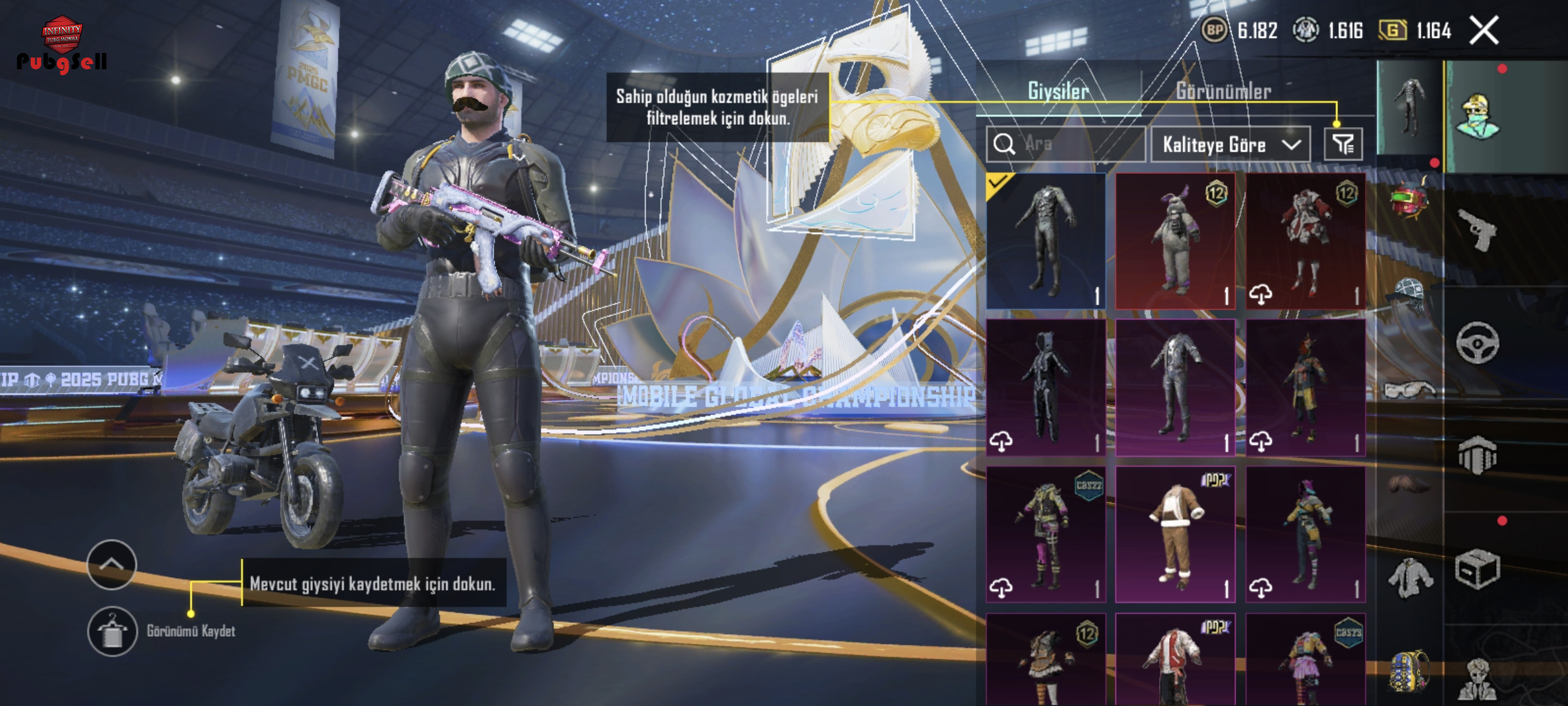Choose the grey bunny costume outfit
This screenshot has height=706, width=1568.
tap(1175, 241)
